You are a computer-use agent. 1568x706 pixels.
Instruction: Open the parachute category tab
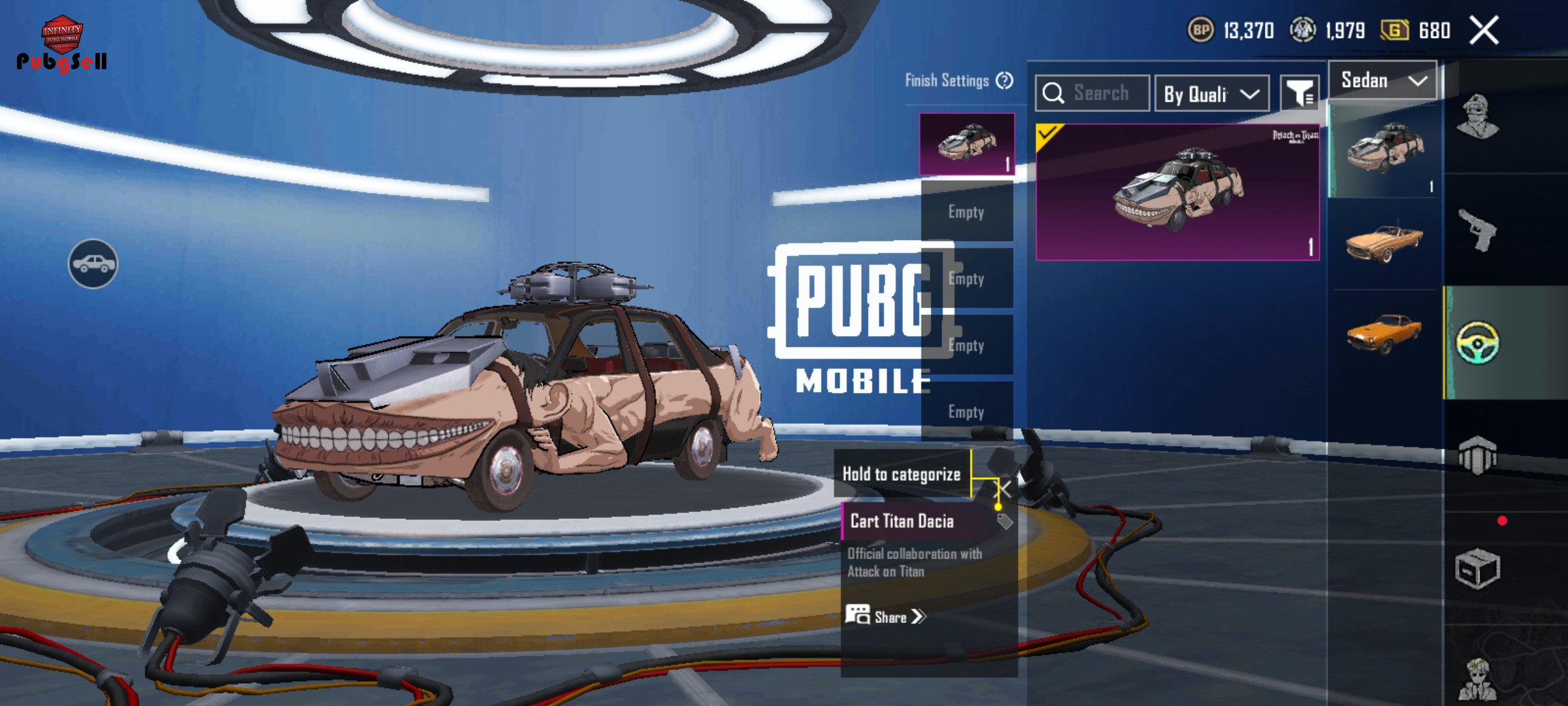pos(1477,454)
